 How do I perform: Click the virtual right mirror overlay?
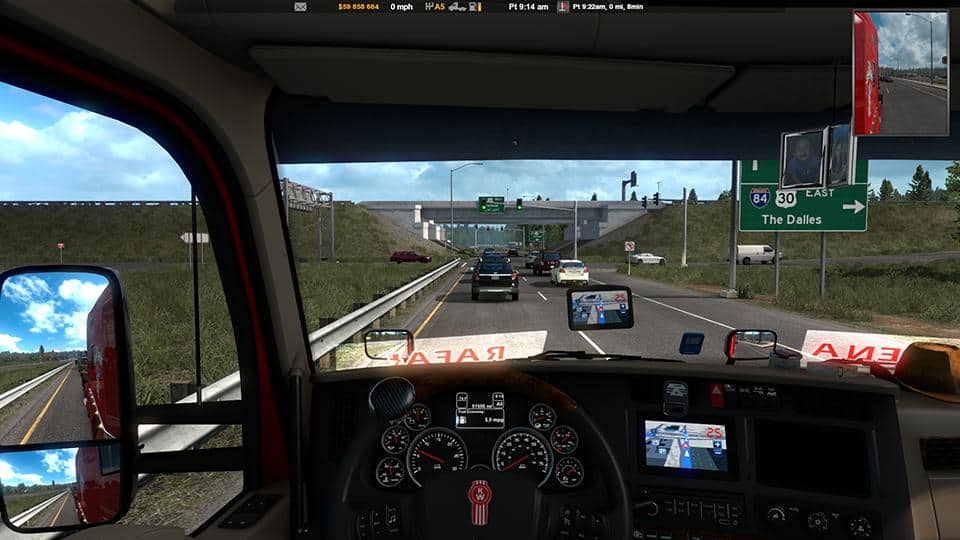(900, 73)
